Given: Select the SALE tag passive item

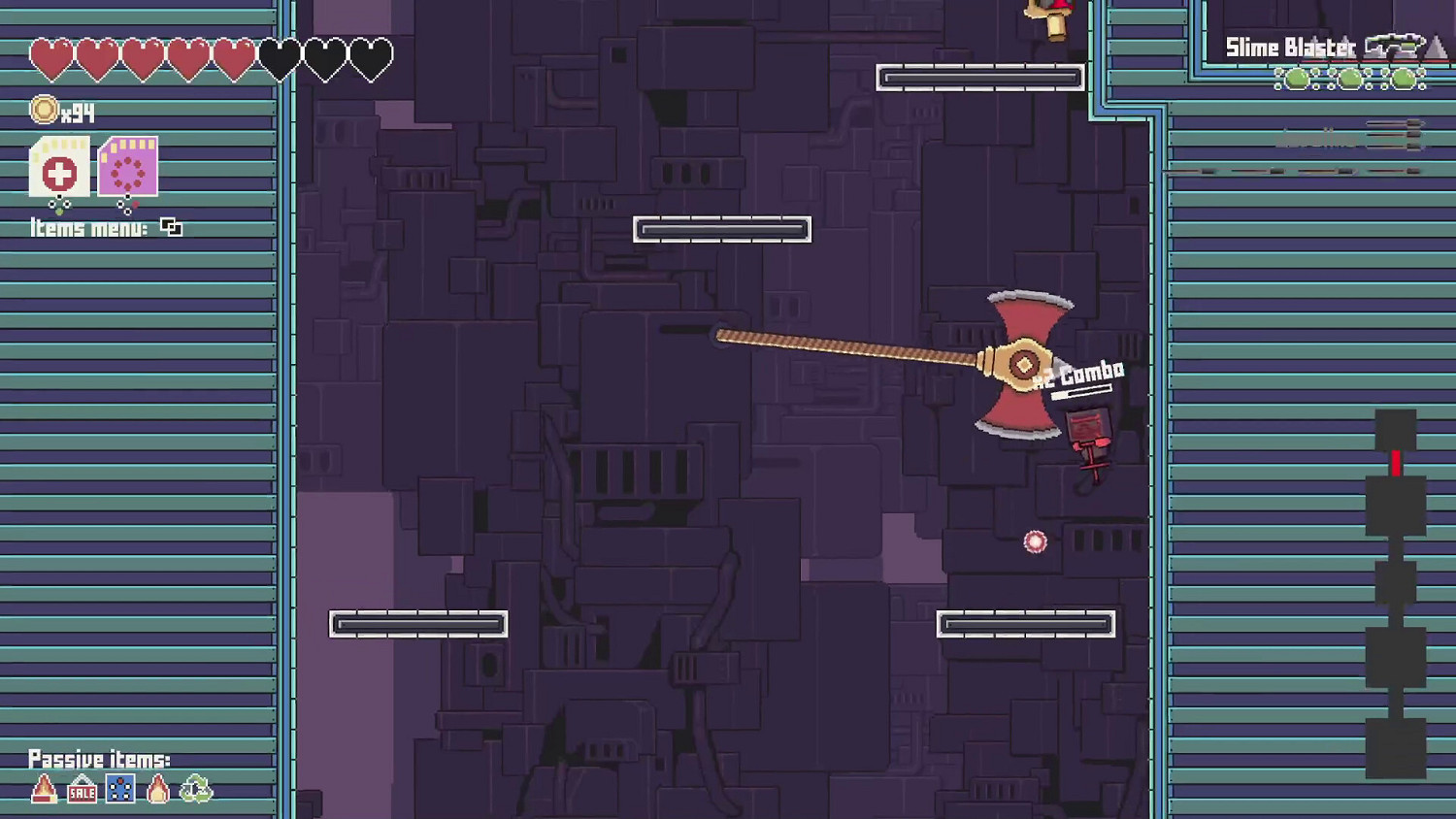Looking at the screenshot, I should 82,791.
